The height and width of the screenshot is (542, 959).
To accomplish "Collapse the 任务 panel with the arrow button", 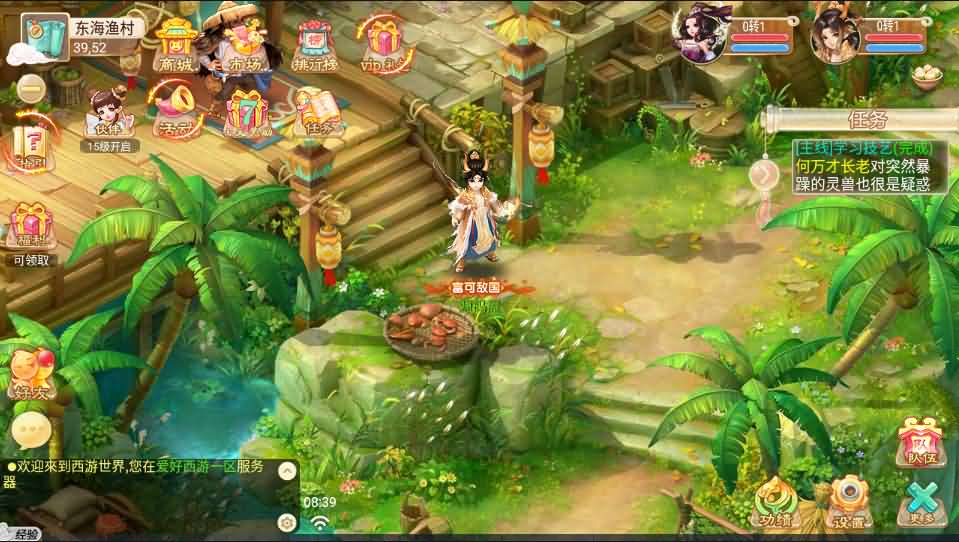I will [x=763, y=175].
